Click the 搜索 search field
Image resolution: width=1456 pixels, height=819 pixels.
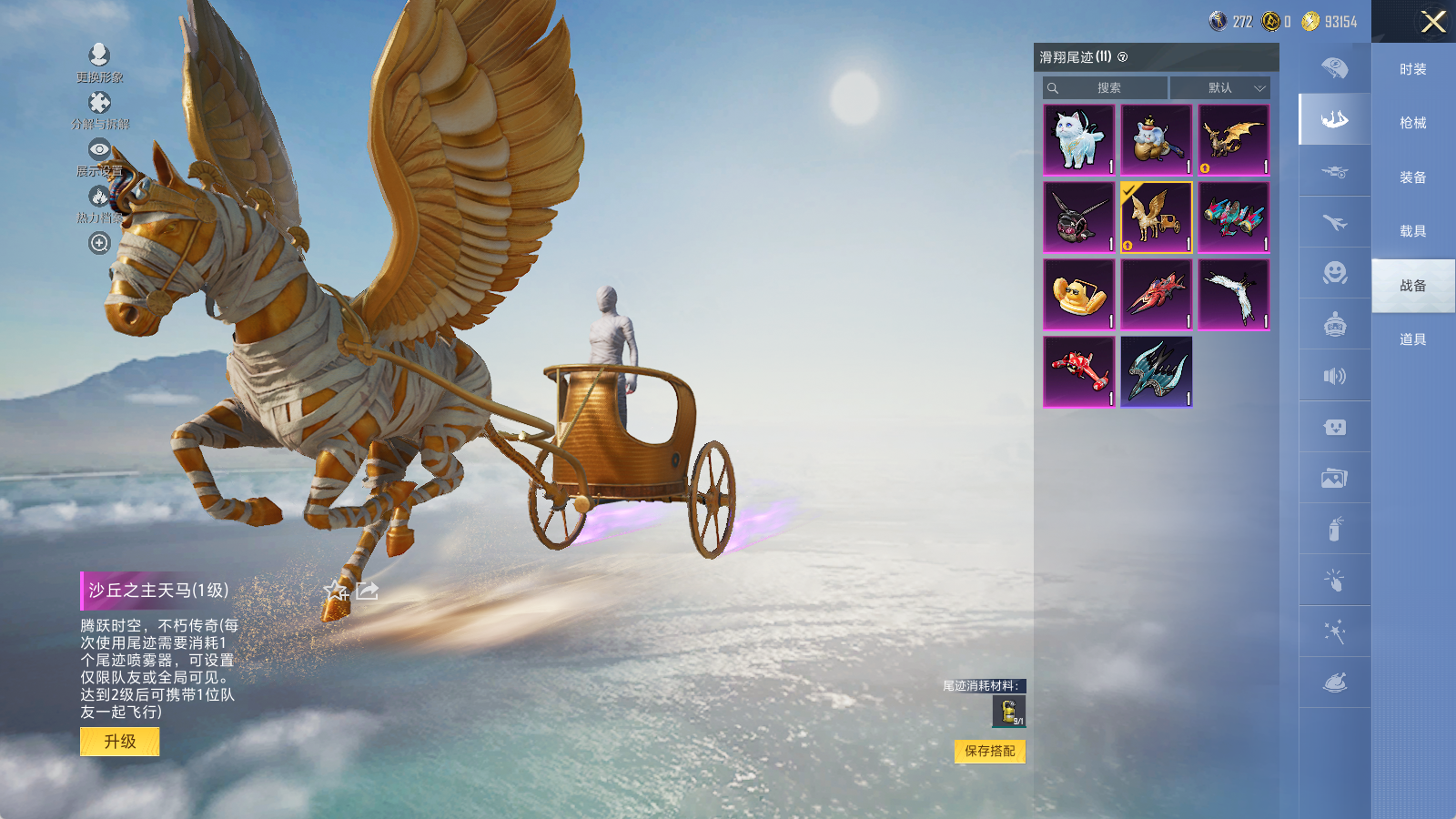click(1107, 88)
